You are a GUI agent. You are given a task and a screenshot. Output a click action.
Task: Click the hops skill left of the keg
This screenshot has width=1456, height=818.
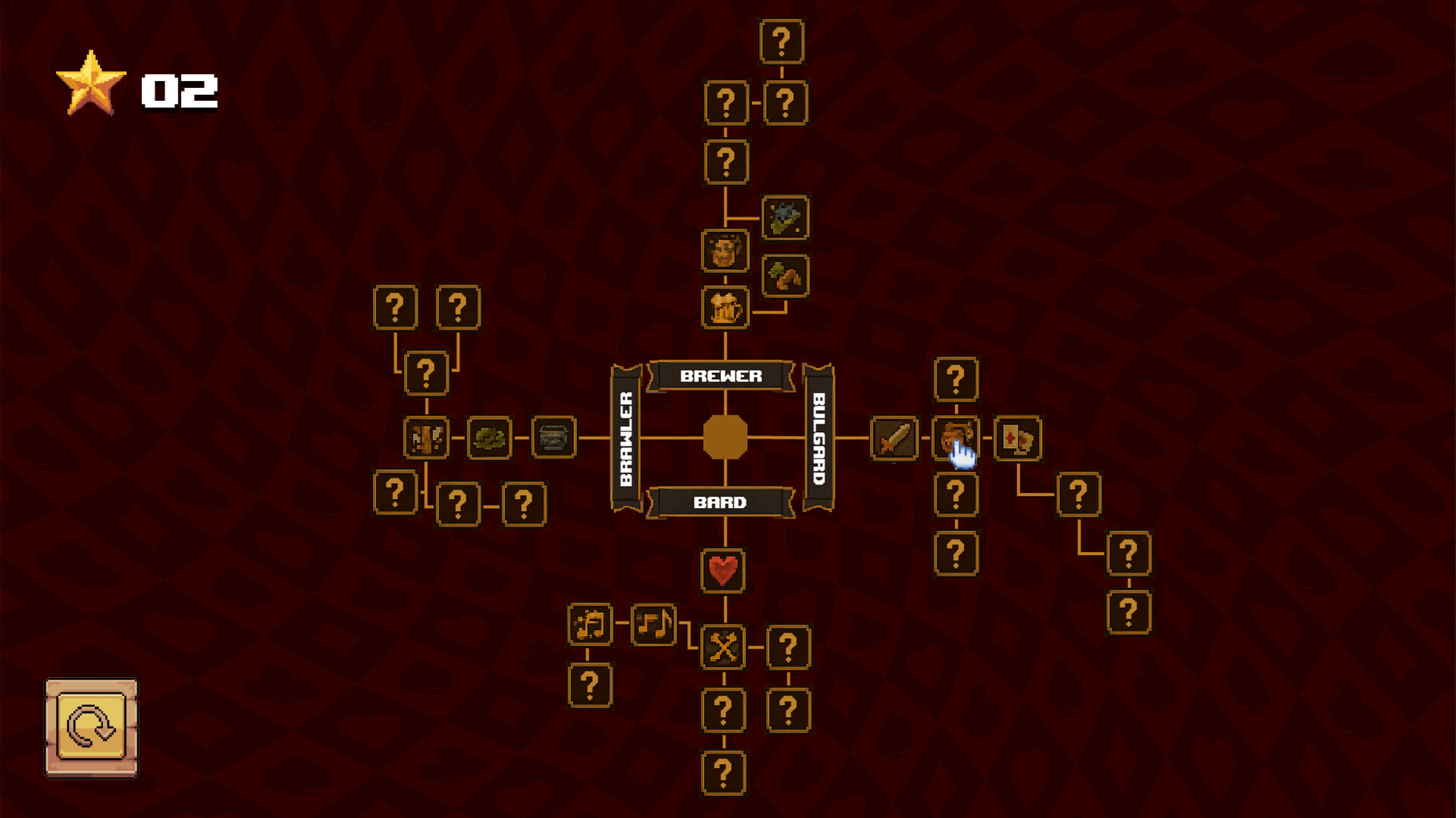[490, 438]
